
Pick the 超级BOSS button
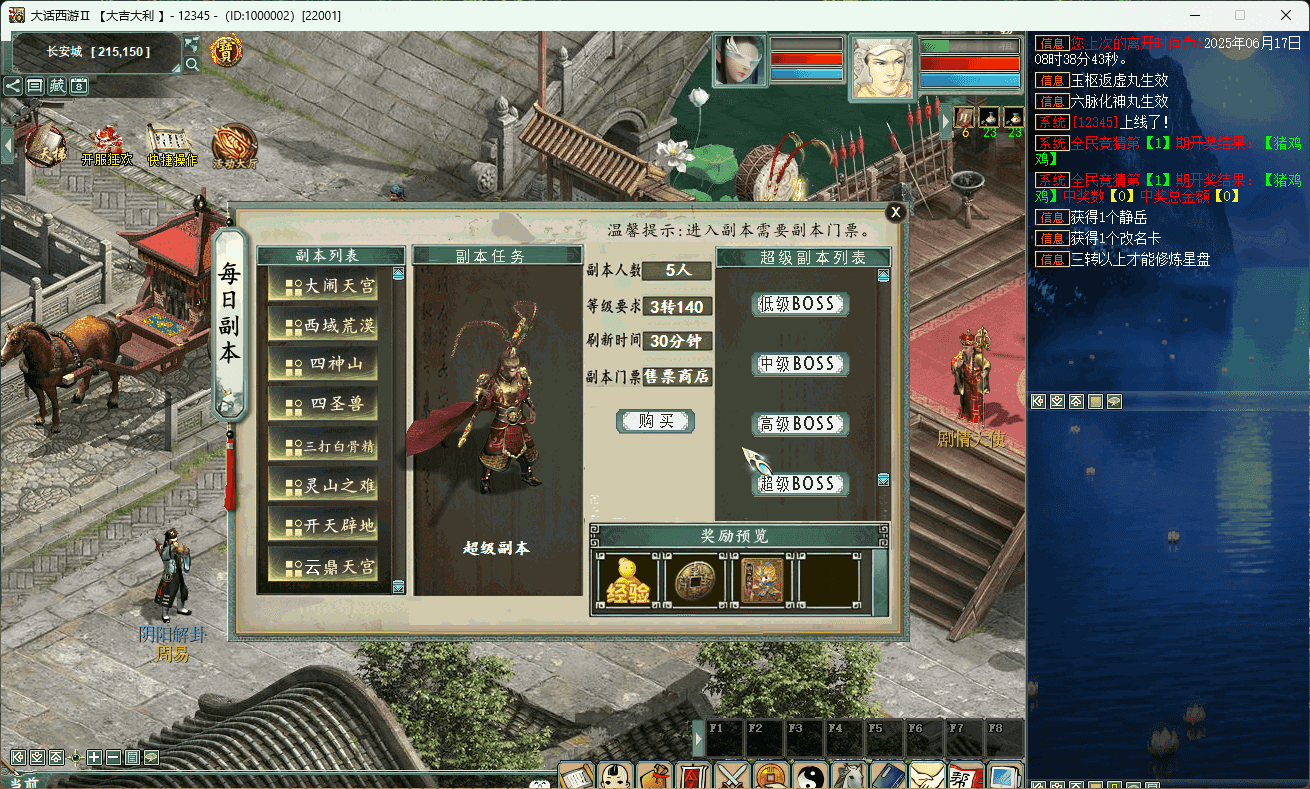click(799, 484)
